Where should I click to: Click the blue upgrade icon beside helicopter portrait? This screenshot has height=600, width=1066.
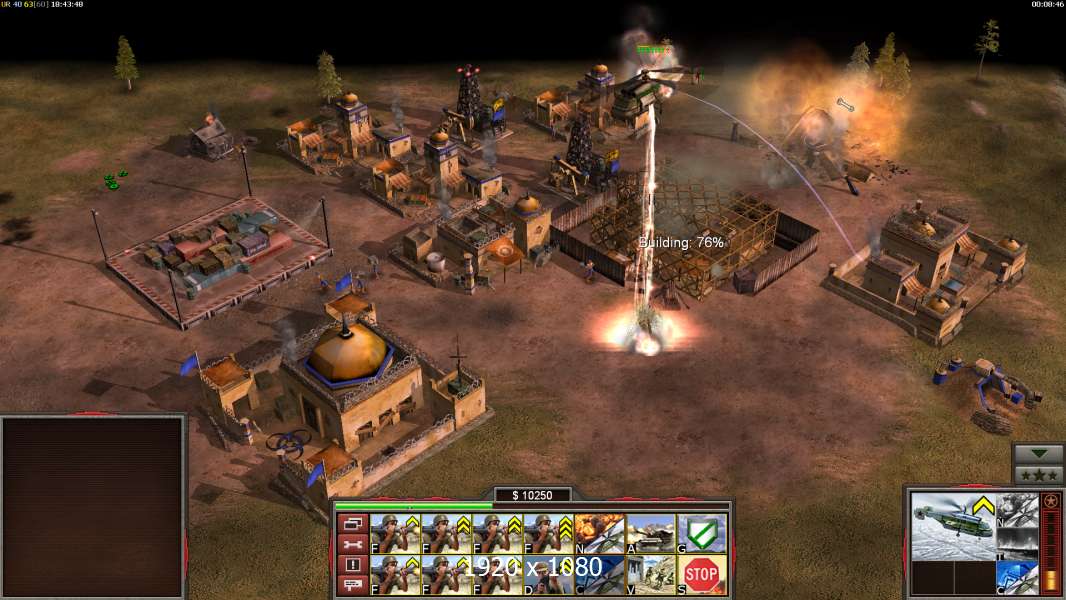(x=1018, y=578)
